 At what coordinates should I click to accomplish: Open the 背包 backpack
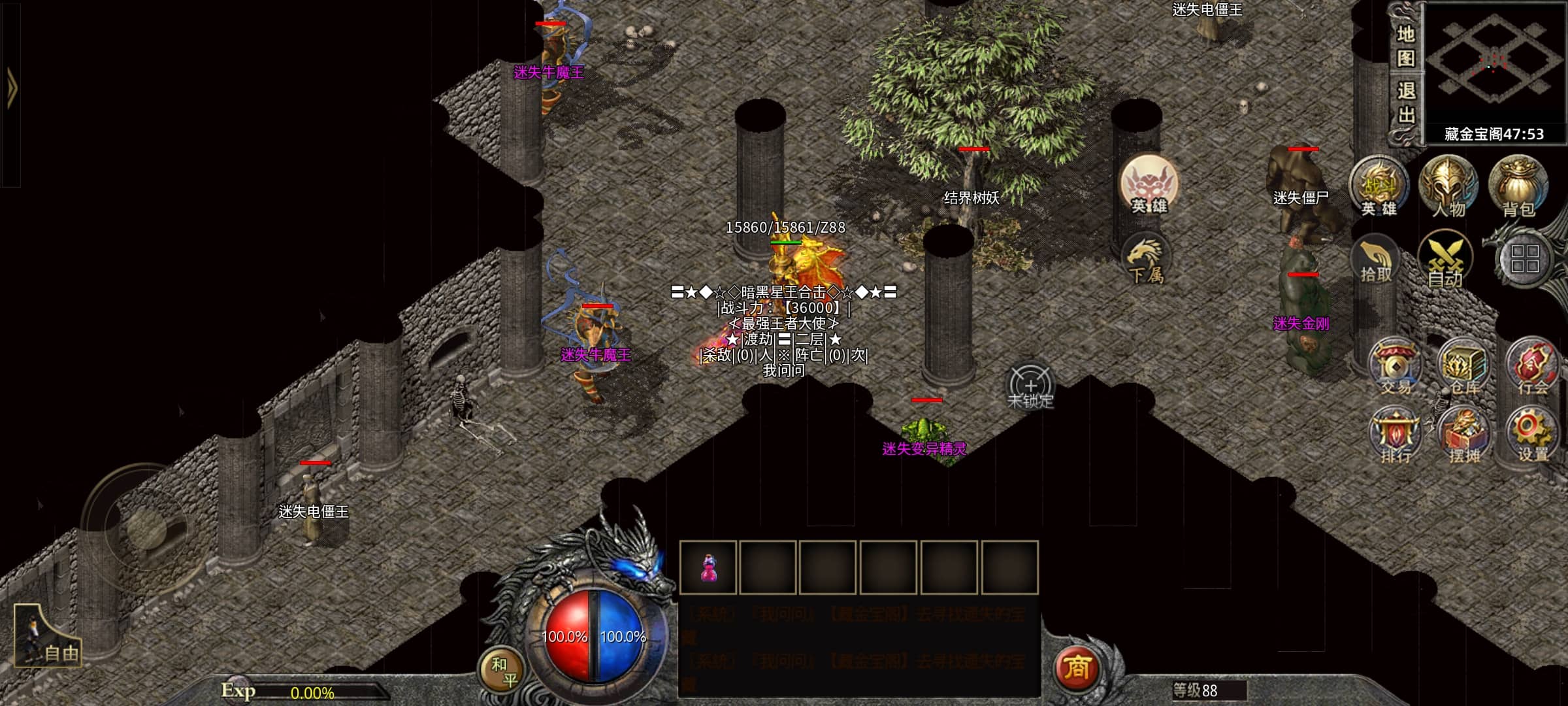click(1518, 188)
